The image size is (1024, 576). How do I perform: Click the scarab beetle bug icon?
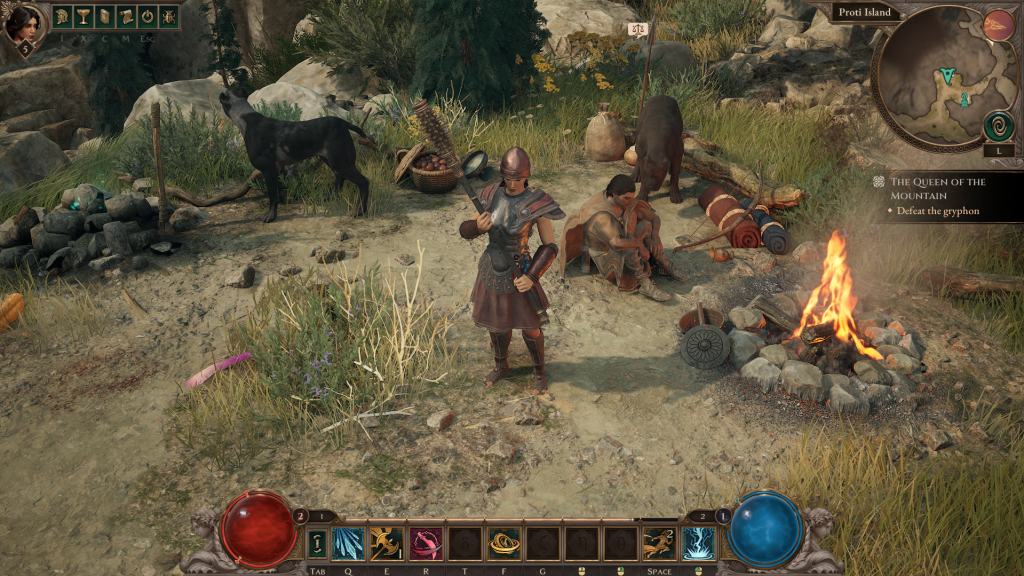168,17
